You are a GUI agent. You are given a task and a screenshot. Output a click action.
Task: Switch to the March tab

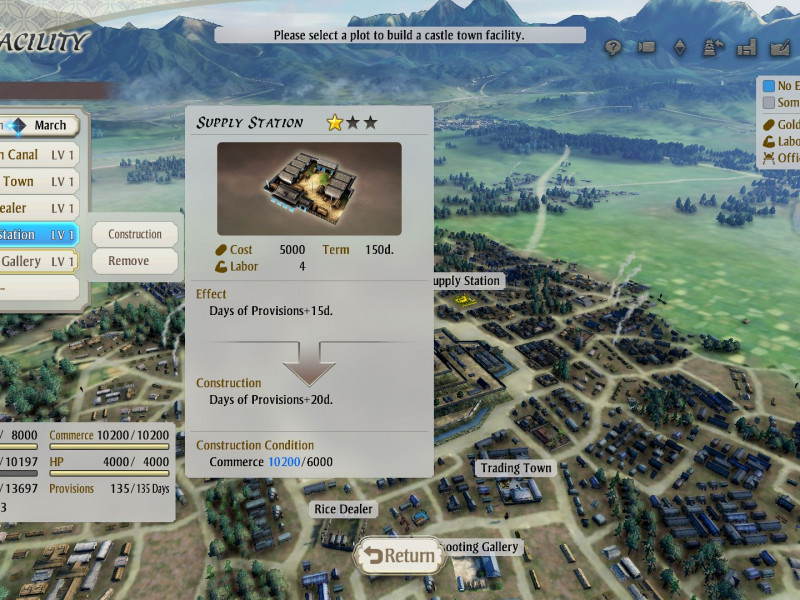coord(50,125)
